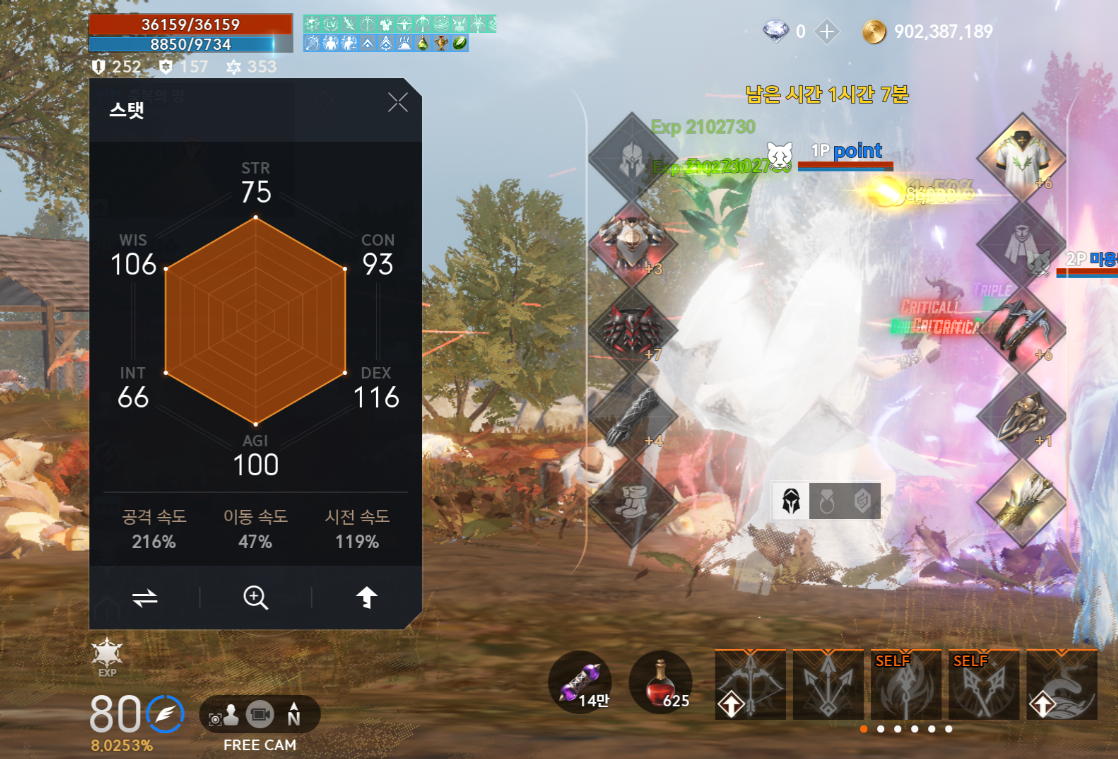1118x759 pixels.
Task: Activate the bow and arrow skill
Action: tap(749, 685)
